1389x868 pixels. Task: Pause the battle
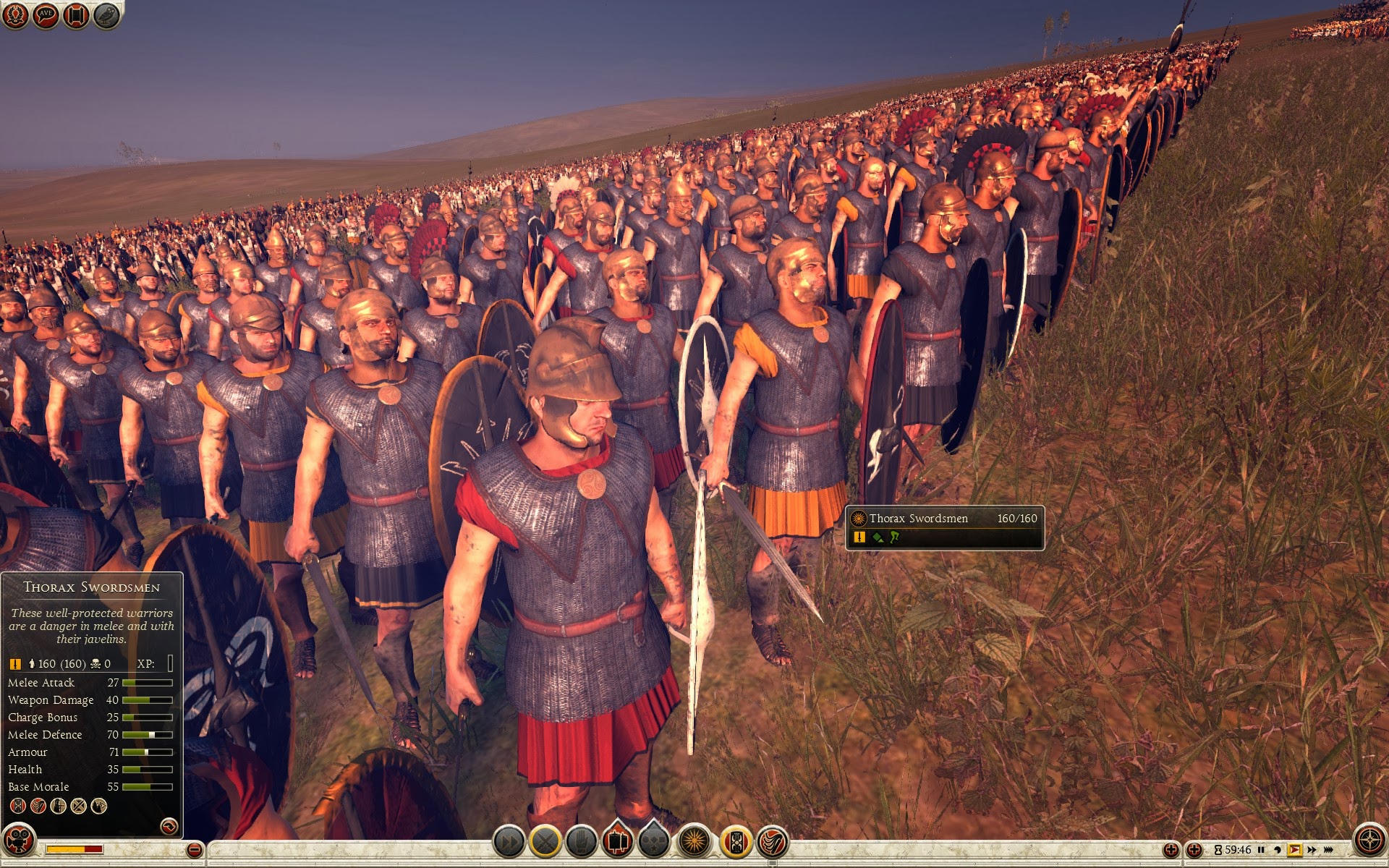click(x=1261, y=850)
